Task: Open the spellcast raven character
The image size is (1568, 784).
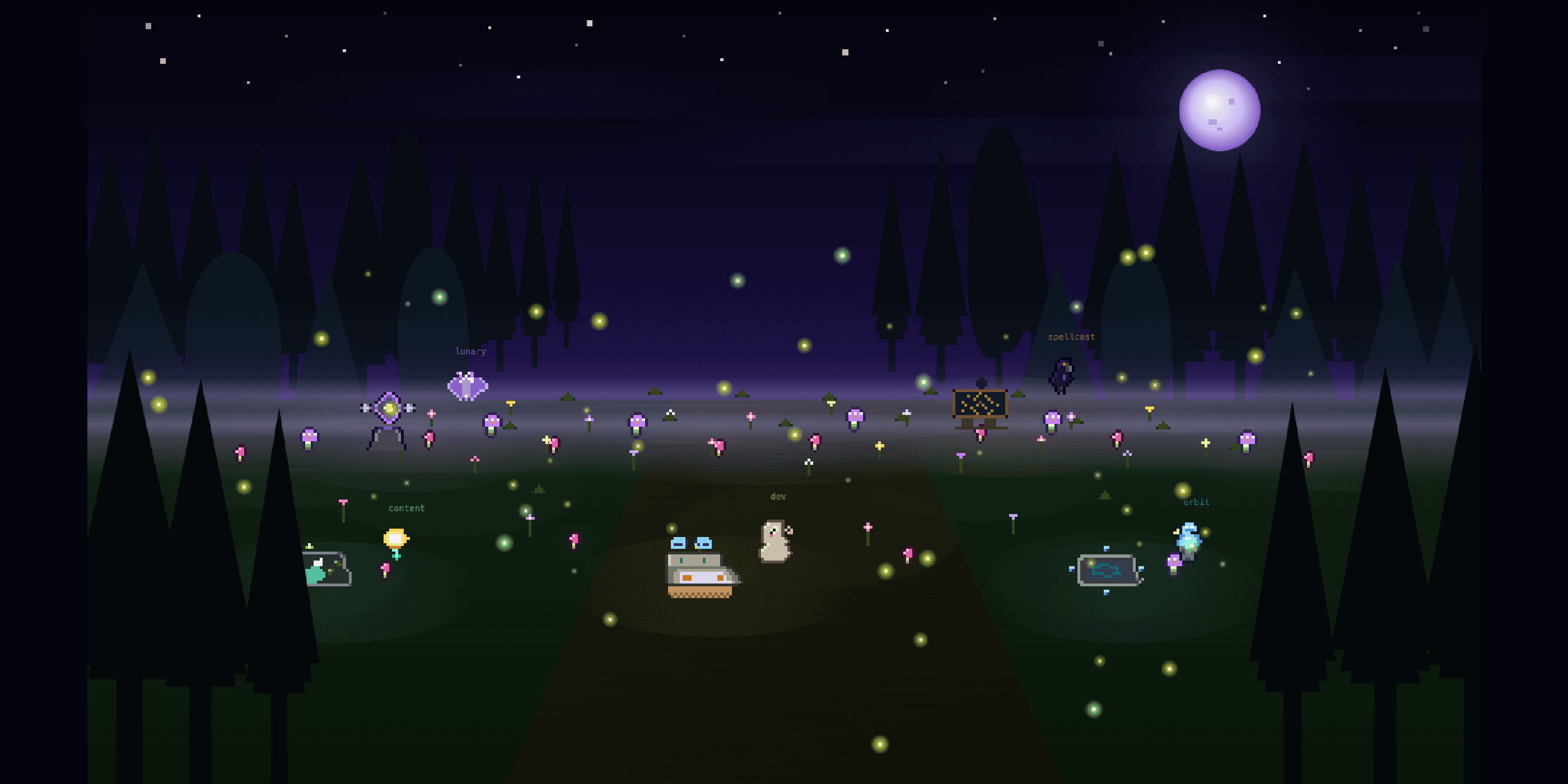Action: tap(1062, 376)
